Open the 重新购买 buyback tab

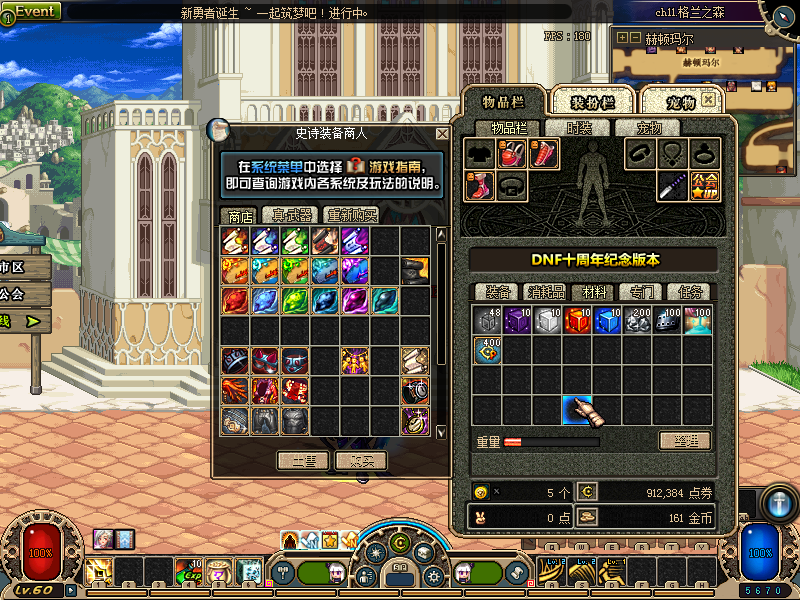(x=351, y=215)
